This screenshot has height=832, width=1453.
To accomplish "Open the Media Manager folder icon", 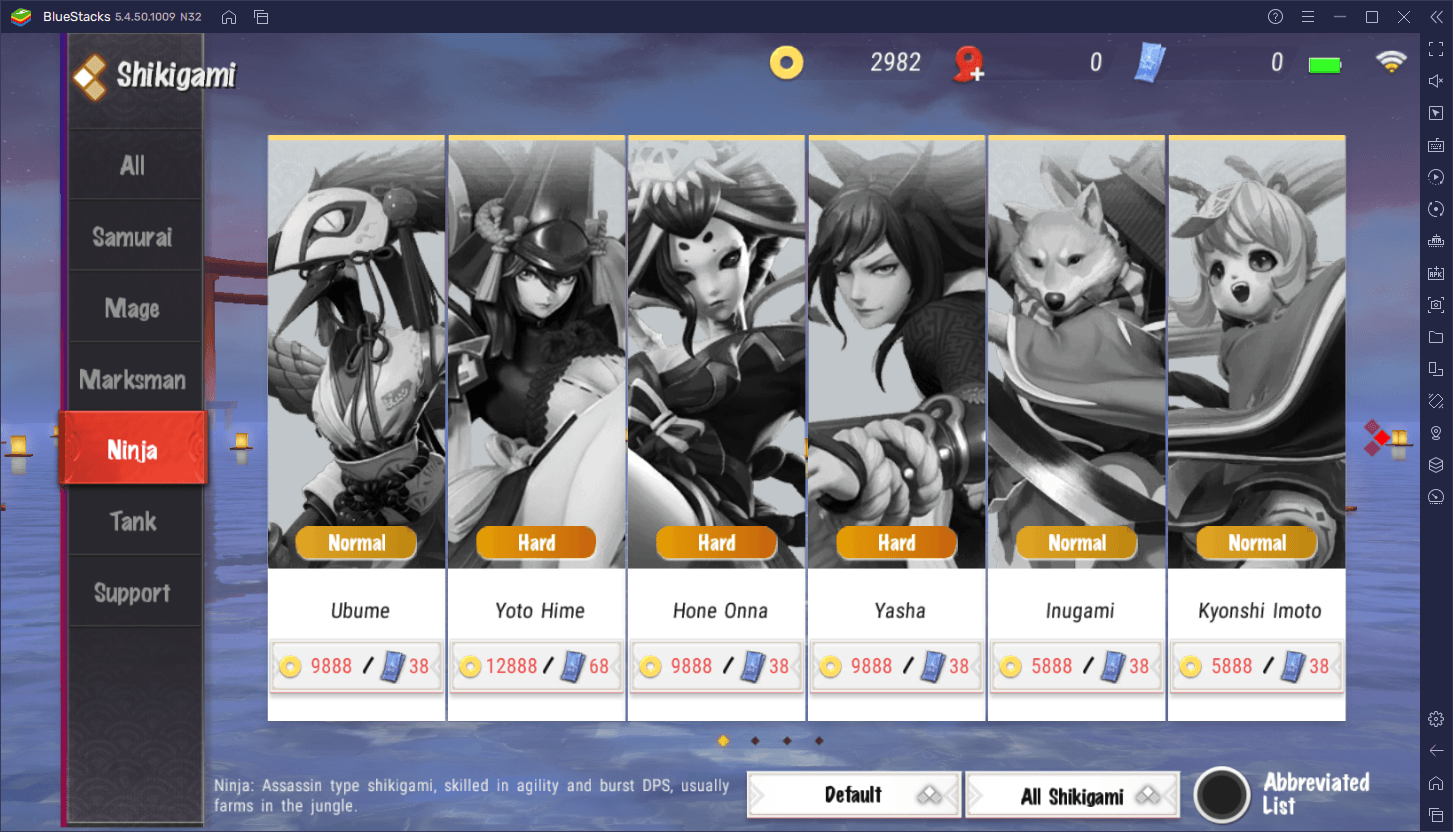I will (x=1436, y=336).
